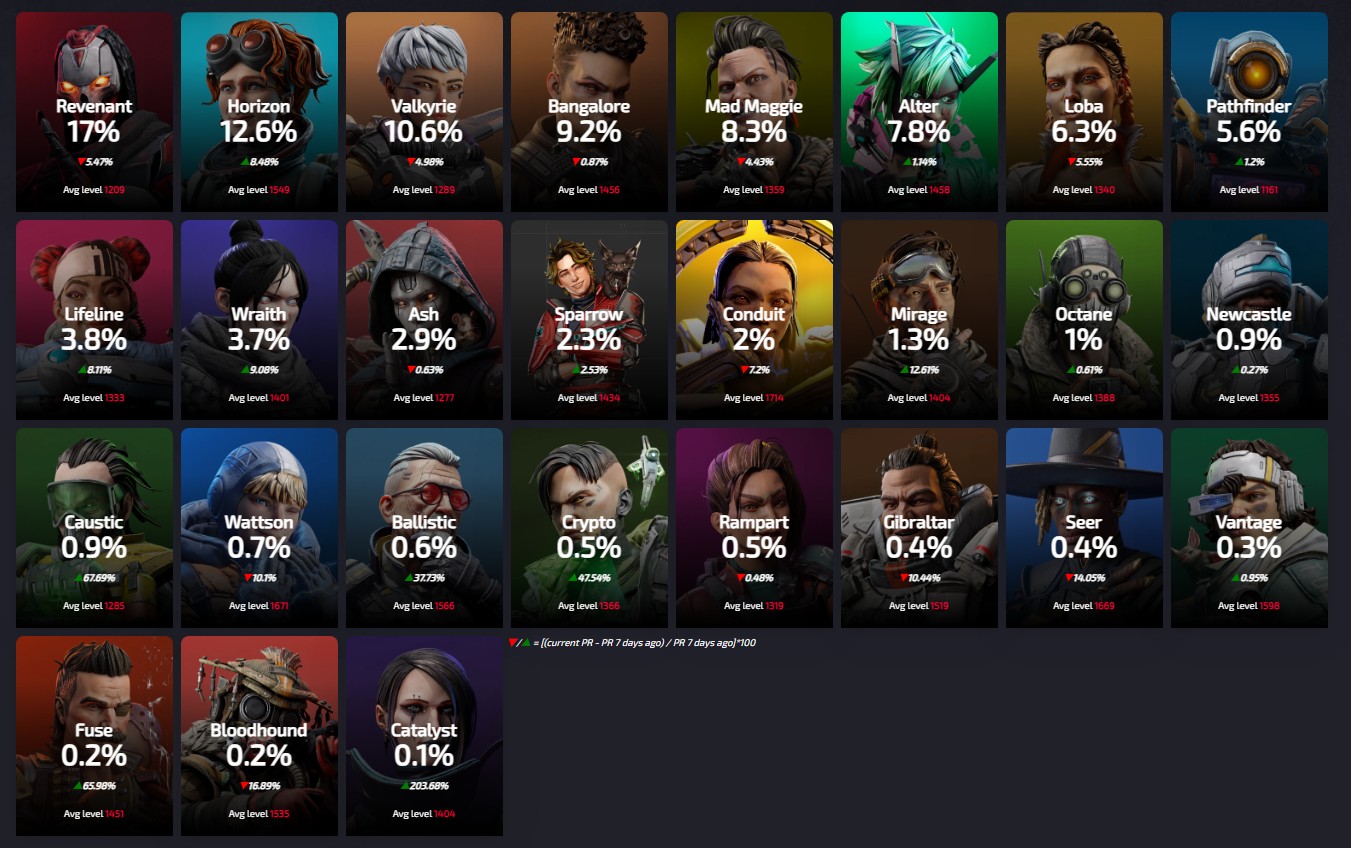Open the Crypto legend tile

pyautogui.click(x=589, y=528)
